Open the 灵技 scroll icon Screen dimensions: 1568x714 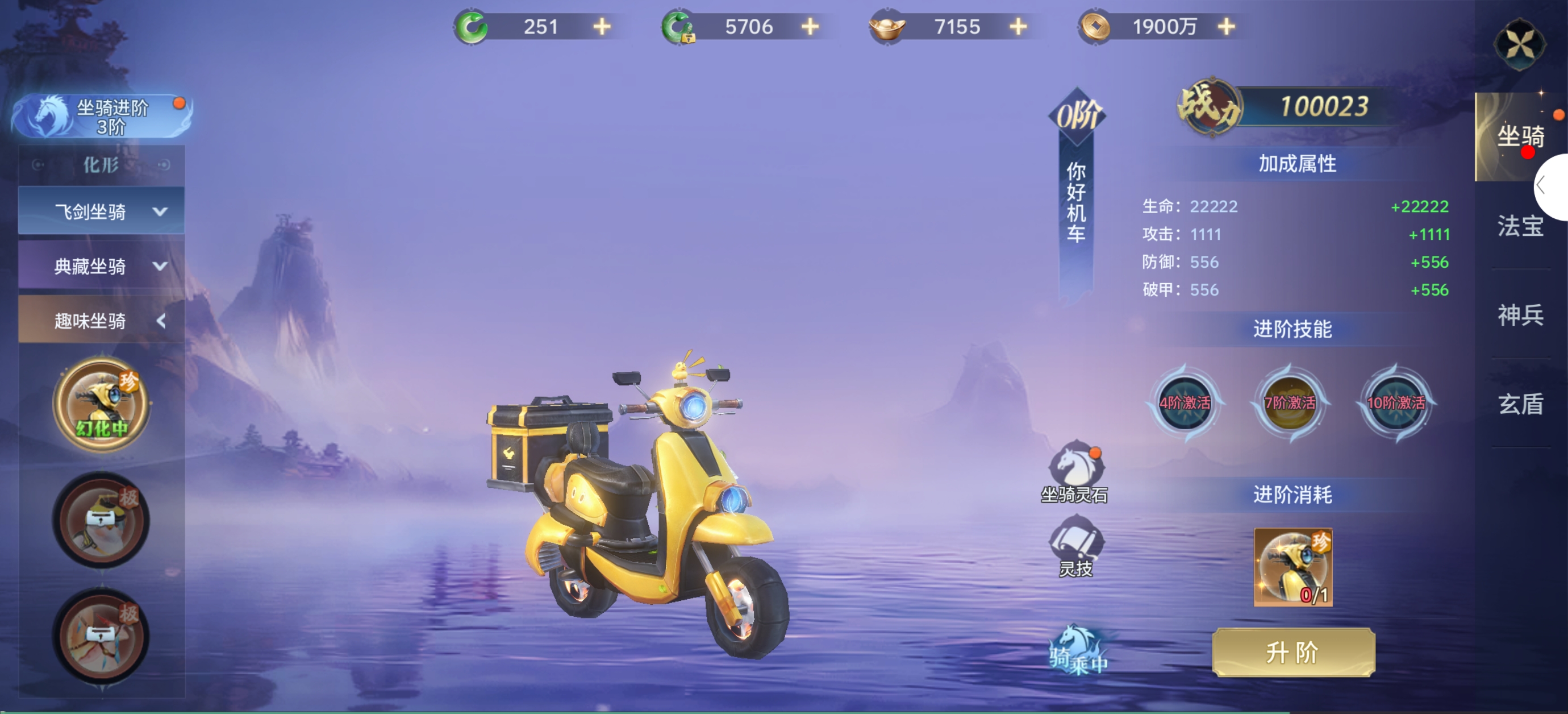[1075, 543]
